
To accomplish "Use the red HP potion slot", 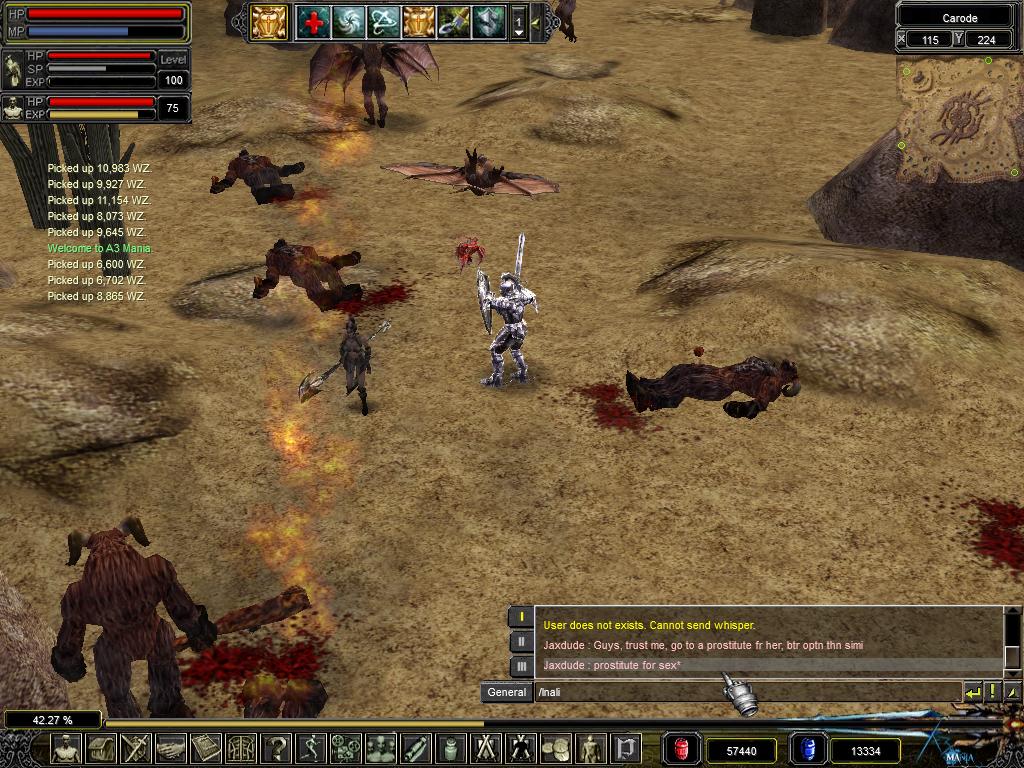I will (x=681, y=748).
